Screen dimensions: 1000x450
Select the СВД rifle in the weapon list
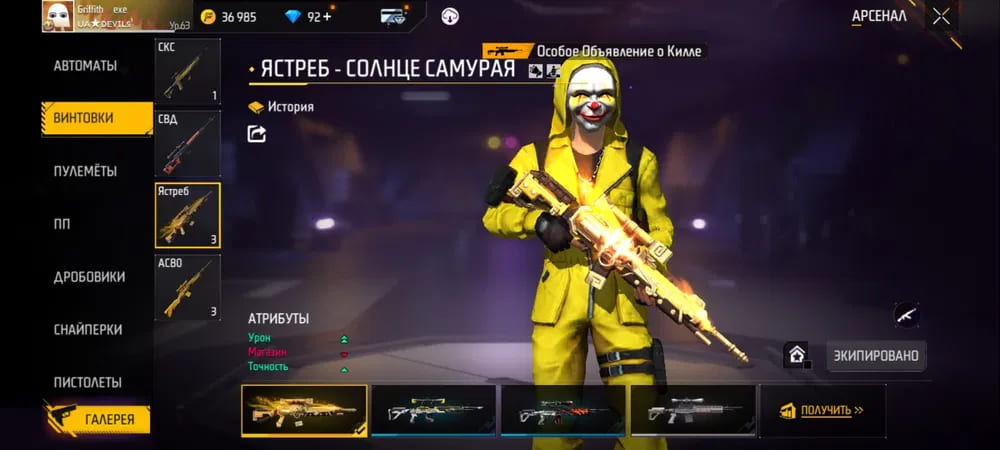point(188,144)
